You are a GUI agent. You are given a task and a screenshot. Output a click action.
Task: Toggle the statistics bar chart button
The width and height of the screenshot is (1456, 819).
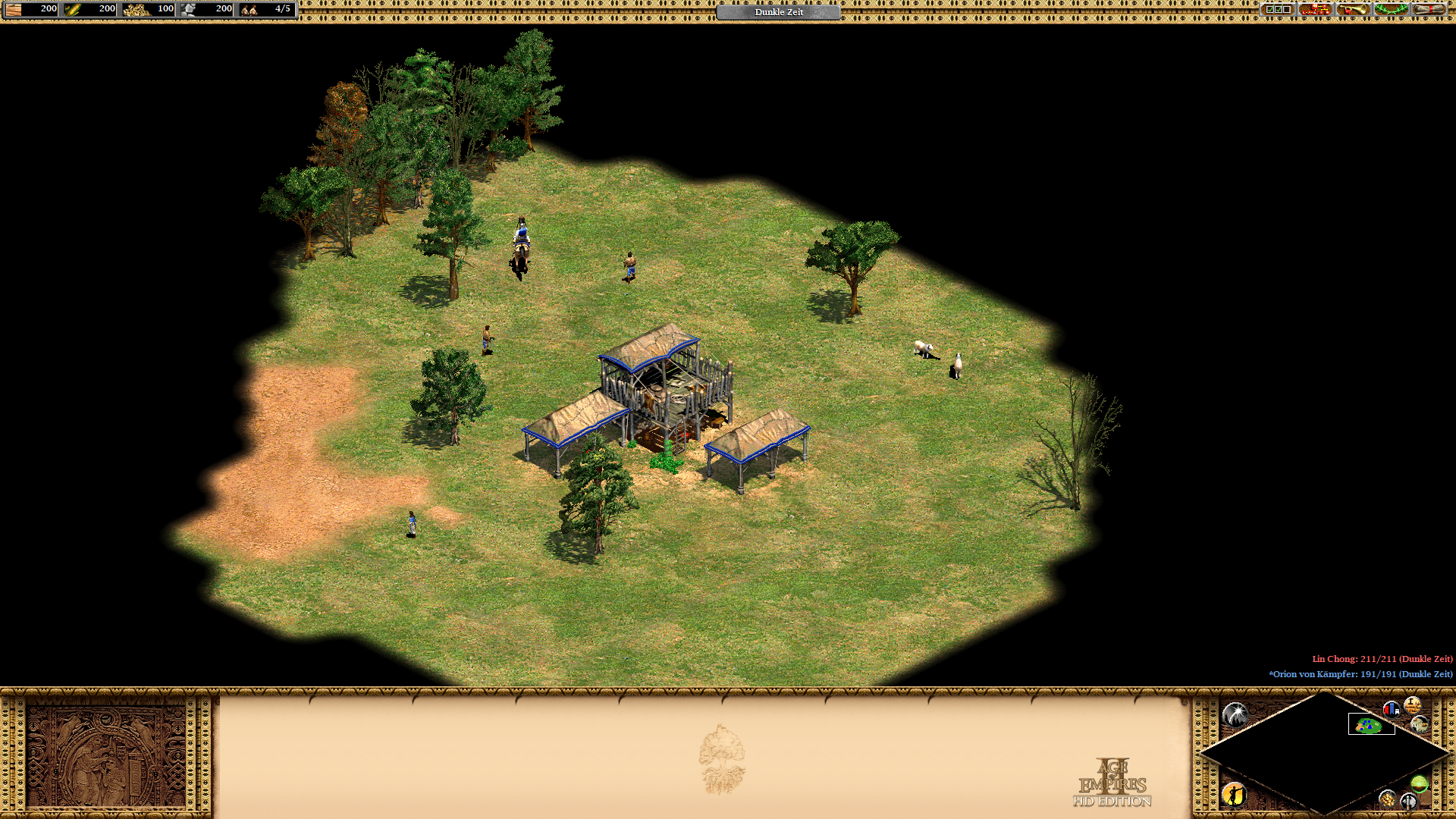[1391, 709]
